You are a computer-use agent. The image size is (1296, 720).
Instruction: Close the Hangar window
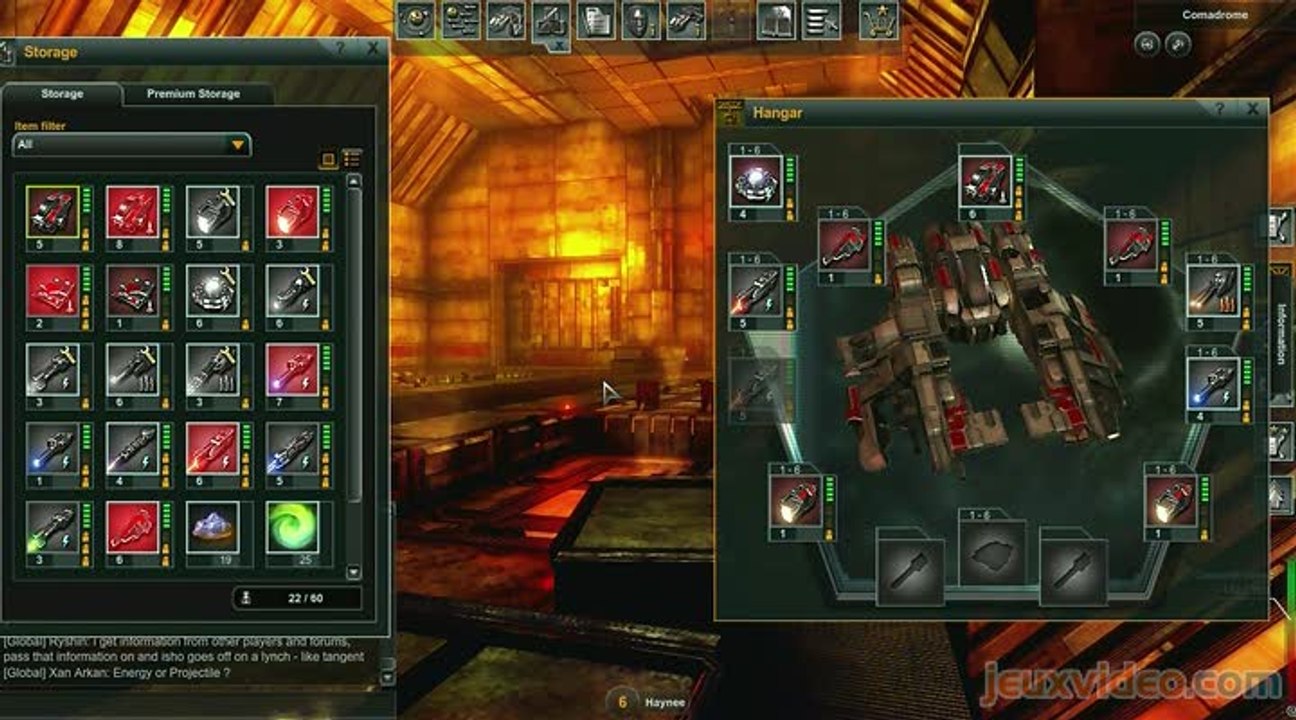(1252, 109)
